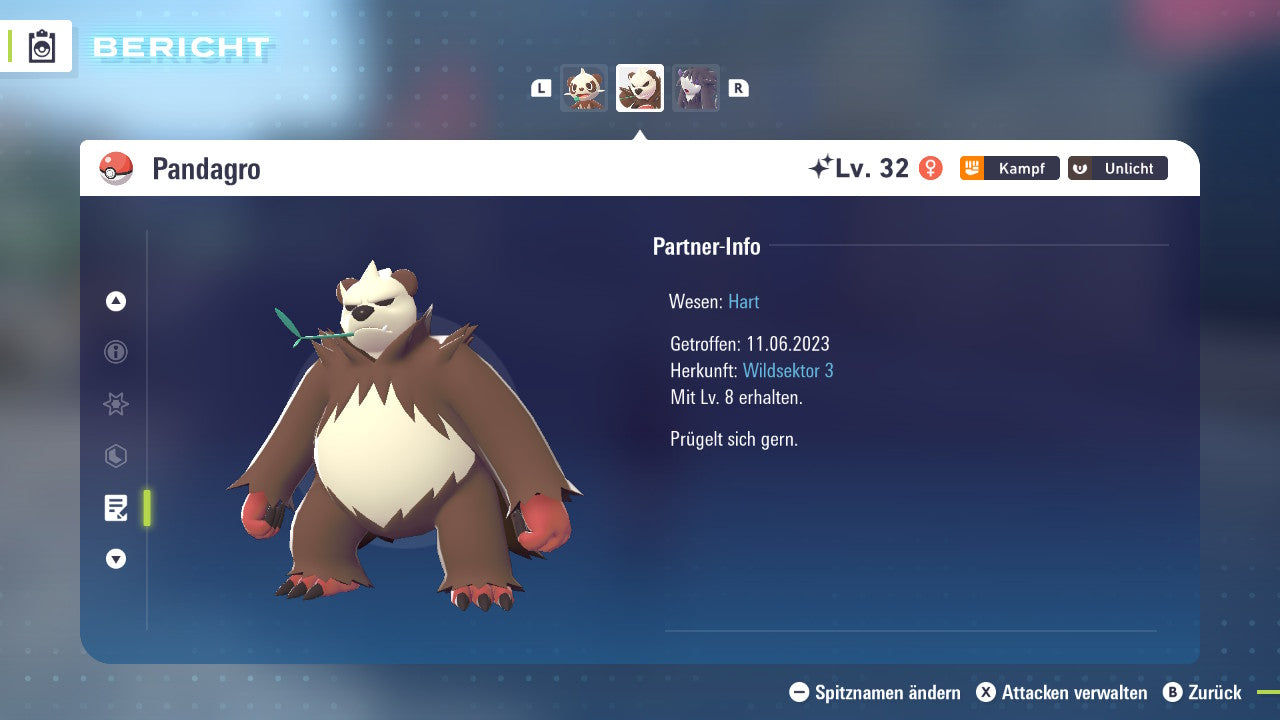The height and width of the screenshot is (720, 1280).
Task: Switch to the dark purple Pokémon portrait
Action: [696, 88]
